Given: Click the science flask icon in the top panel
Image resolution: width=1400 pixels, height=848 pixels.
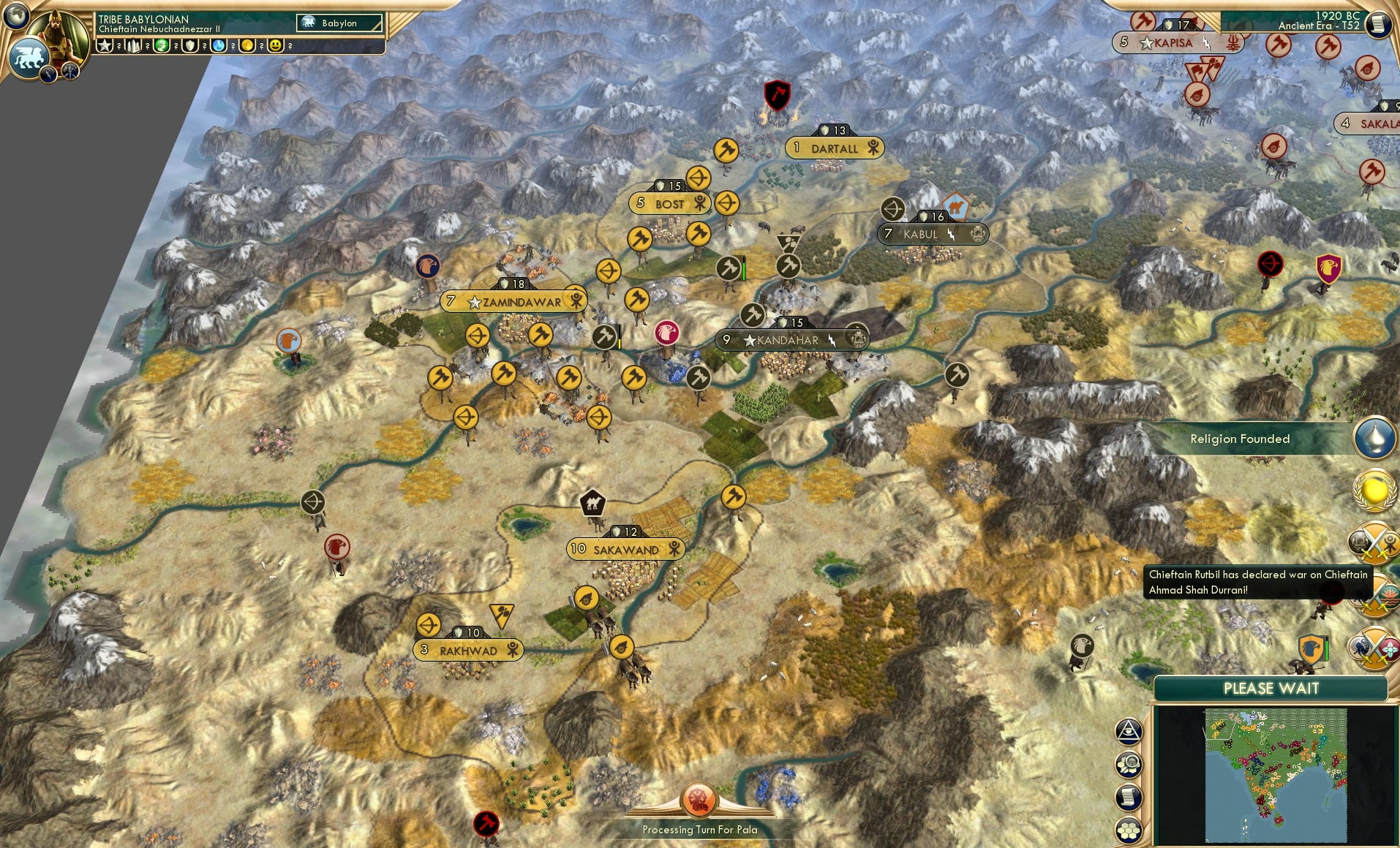Looking at the screenshot, I should pyautogui.click(x=218, y=44).
